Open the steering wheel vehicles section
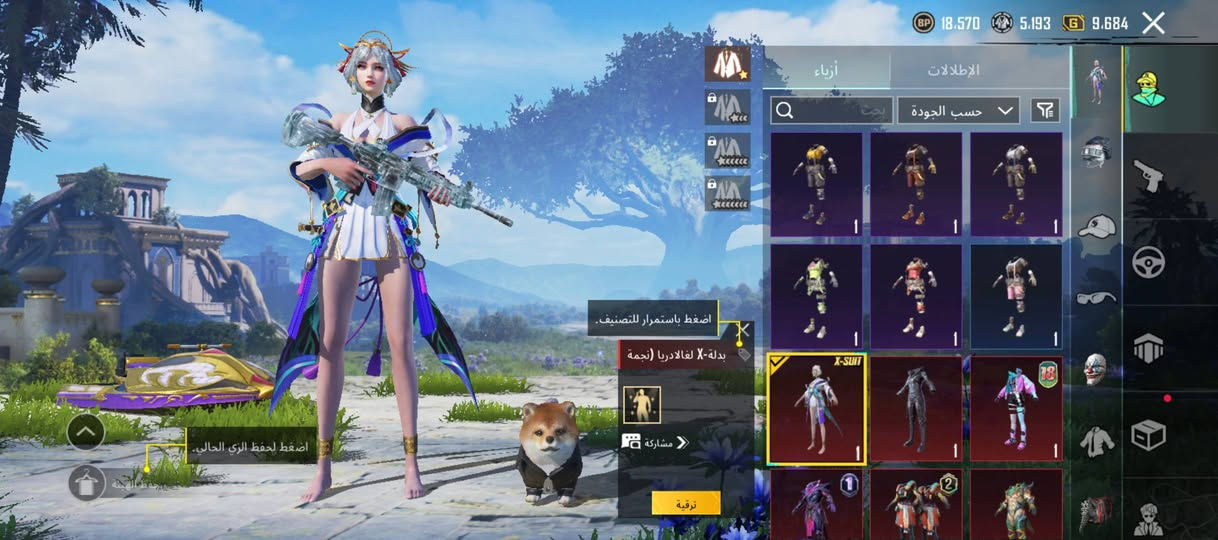1218x540 pixels. [x=1148, y=262]
